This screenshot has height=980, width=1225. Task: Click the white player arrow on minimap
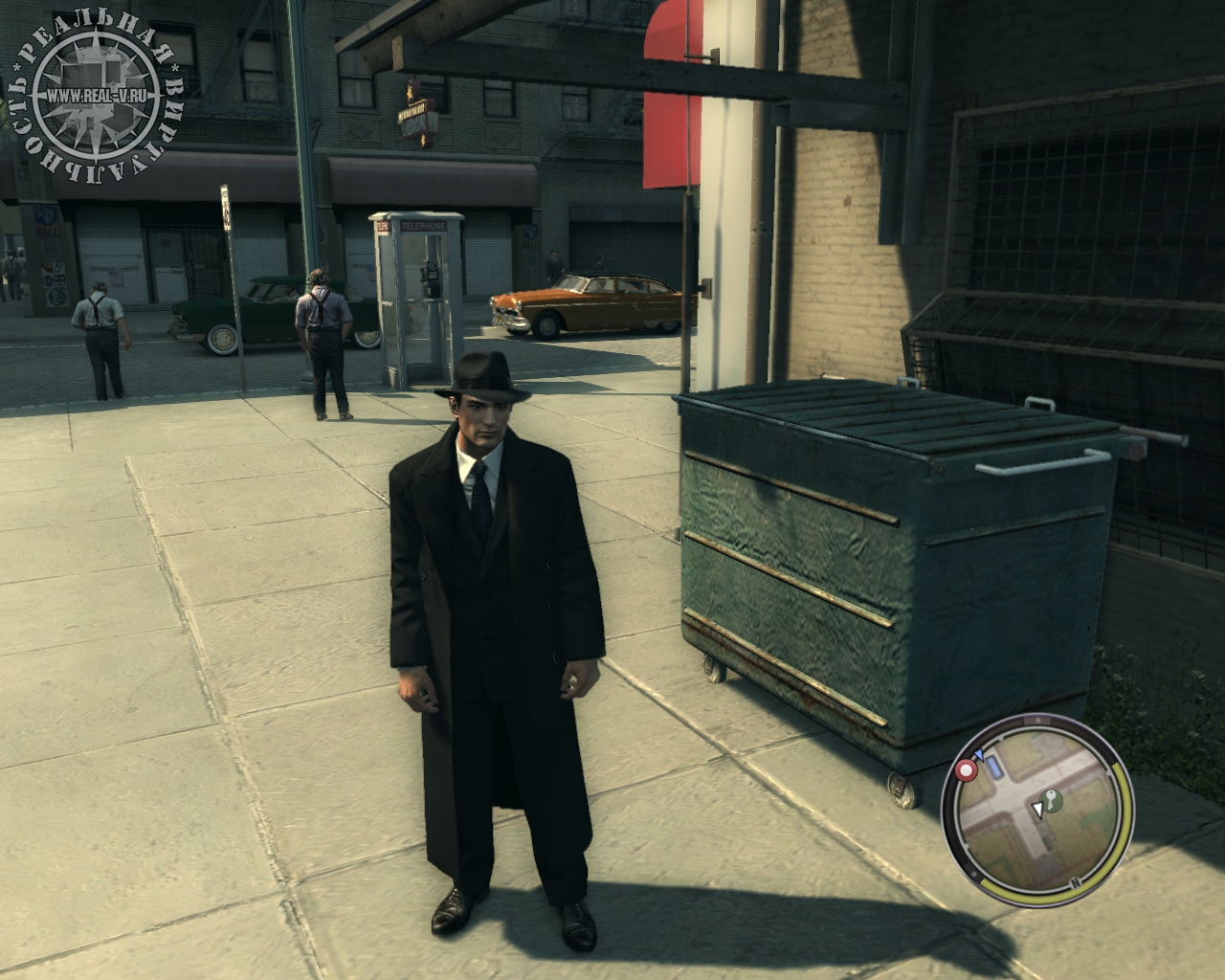(x=1036, y=812)
